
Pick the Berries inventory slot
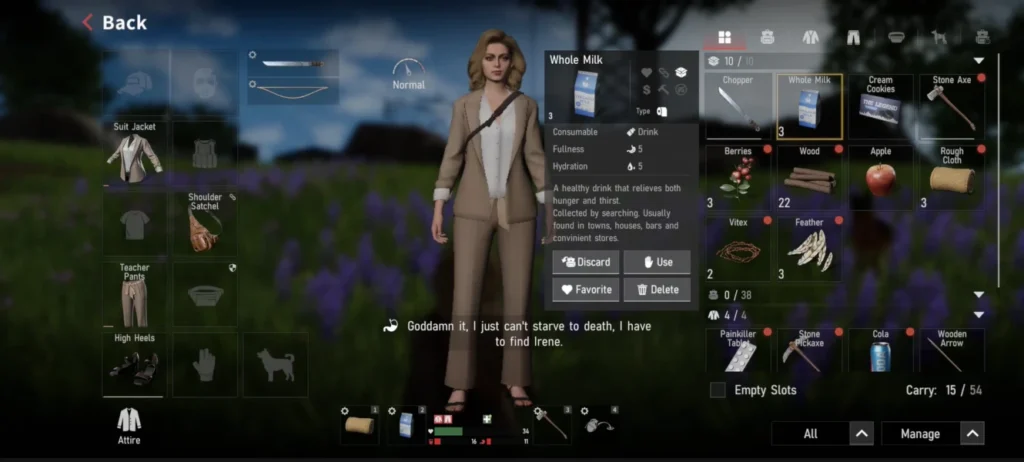(x=738, y=177)
